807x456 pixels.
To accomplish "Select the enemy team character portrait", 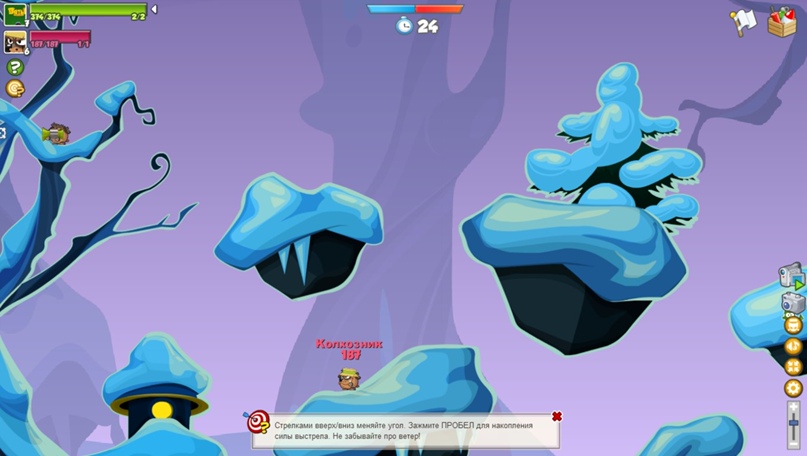I will tap(15, 42).
